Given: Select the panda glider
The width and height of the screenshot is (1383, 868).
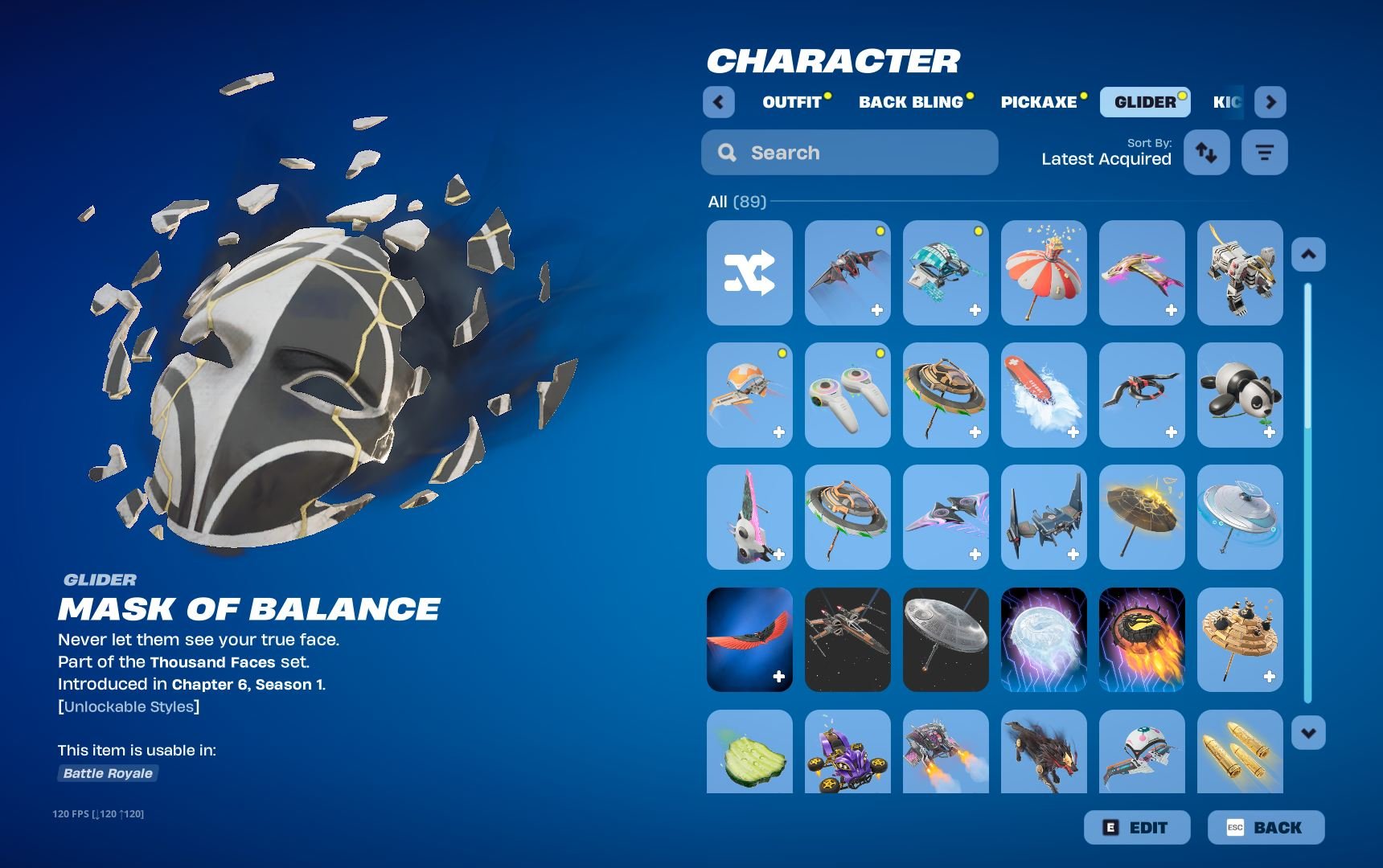Looking at the screenshot, I should click(x=1239, y=395).
